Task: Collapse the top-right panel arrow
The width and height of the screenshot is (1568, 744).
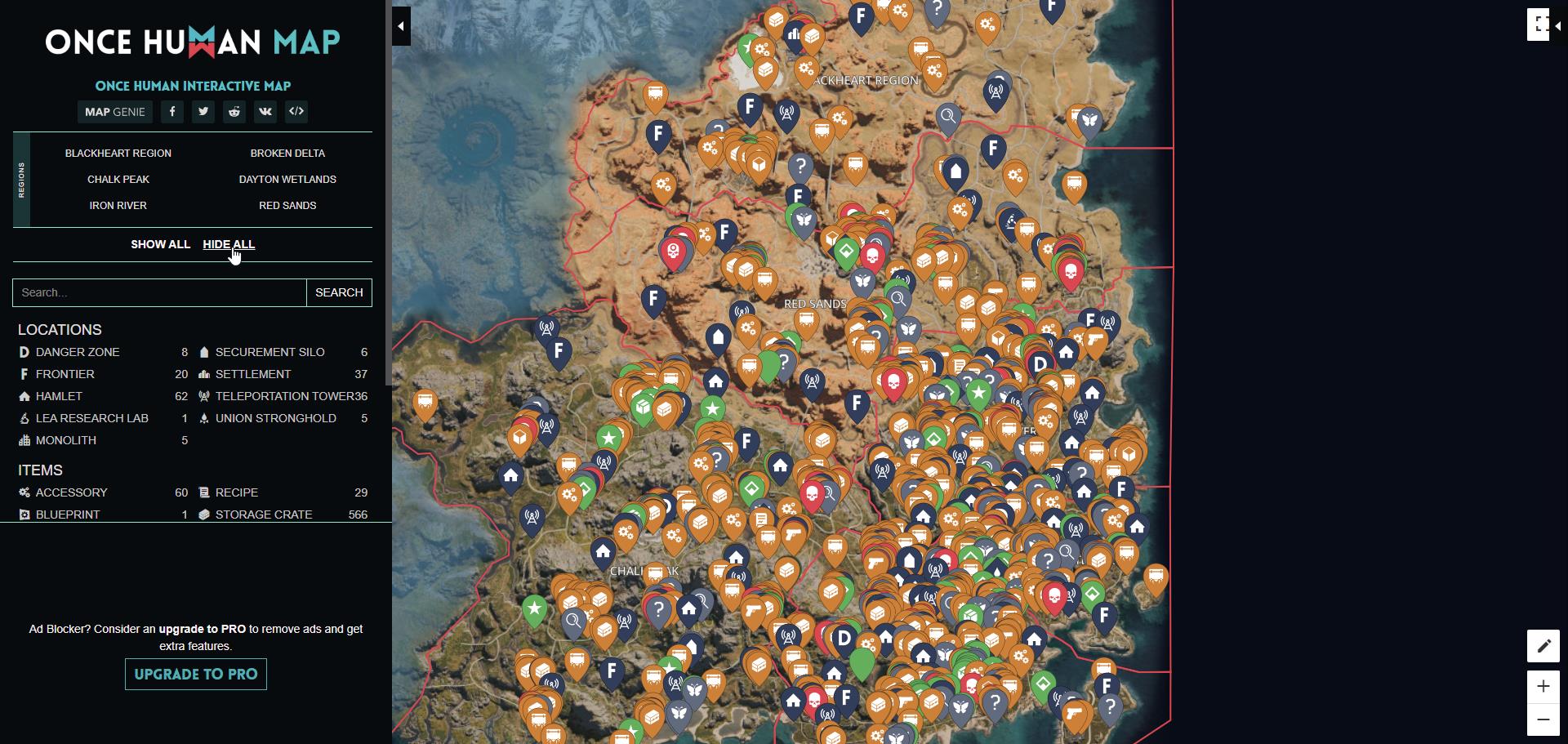Action: (x=1557, y=25)
